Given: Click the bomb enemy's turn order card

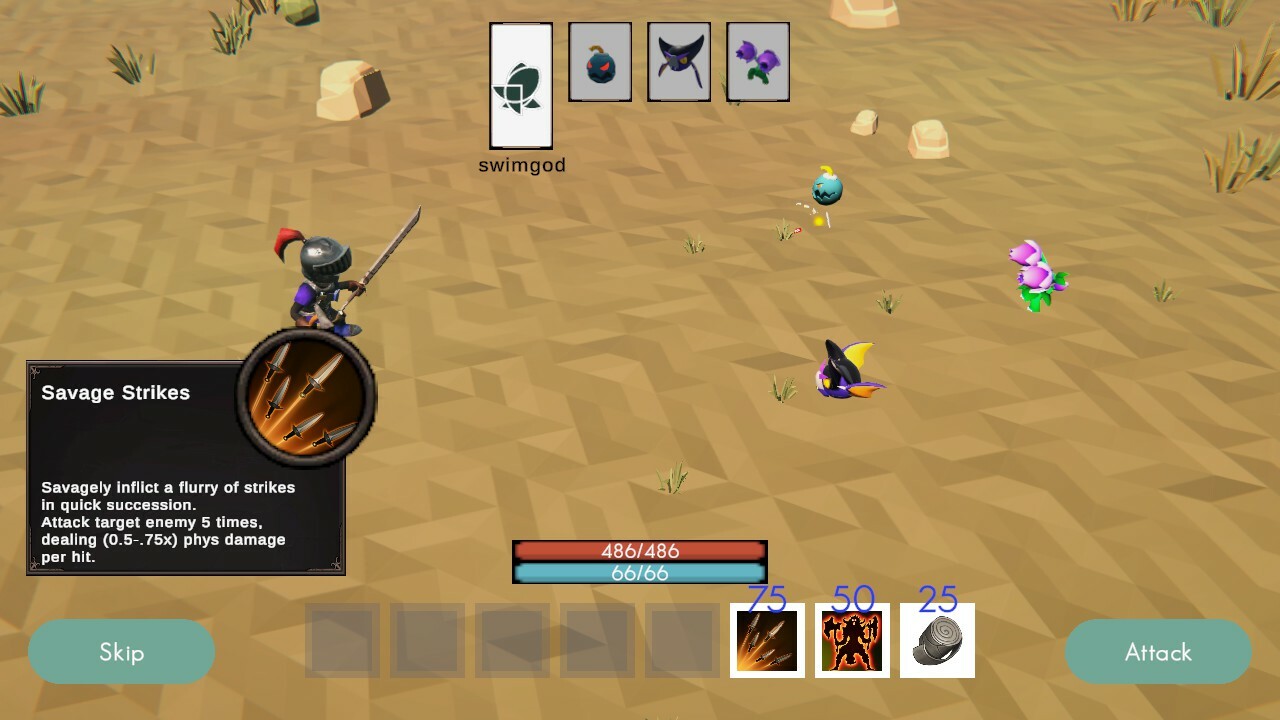Looking at the screenshot, I should [x=599, y=61].
